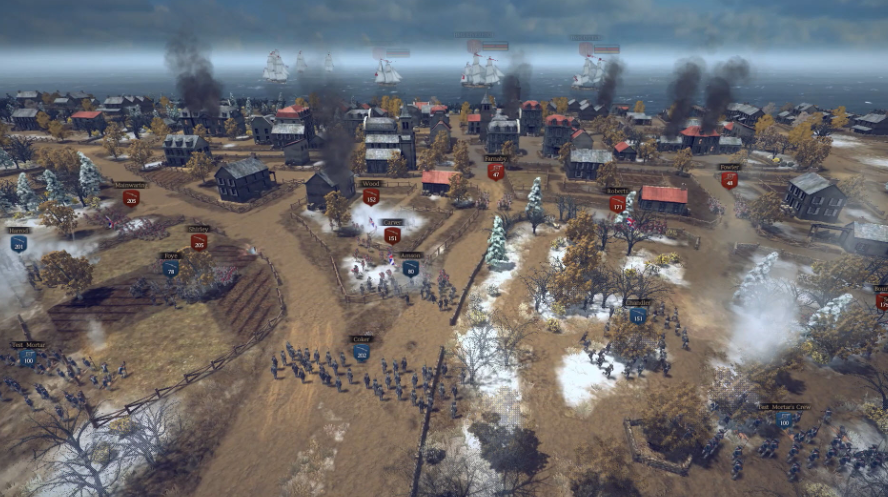Select the Powder enemy unit marker
The image size is (888, 497).
(x=729, y=180)
